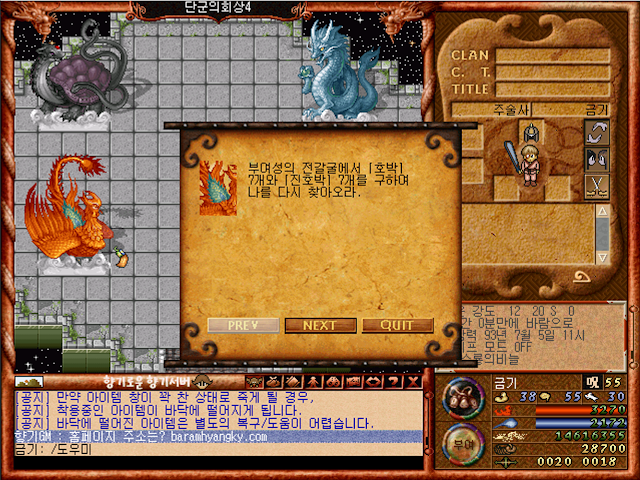The width and height of the screenshot is (640, 480).
Task: Click the question mark help icon
Action: [x=395, y=381]
